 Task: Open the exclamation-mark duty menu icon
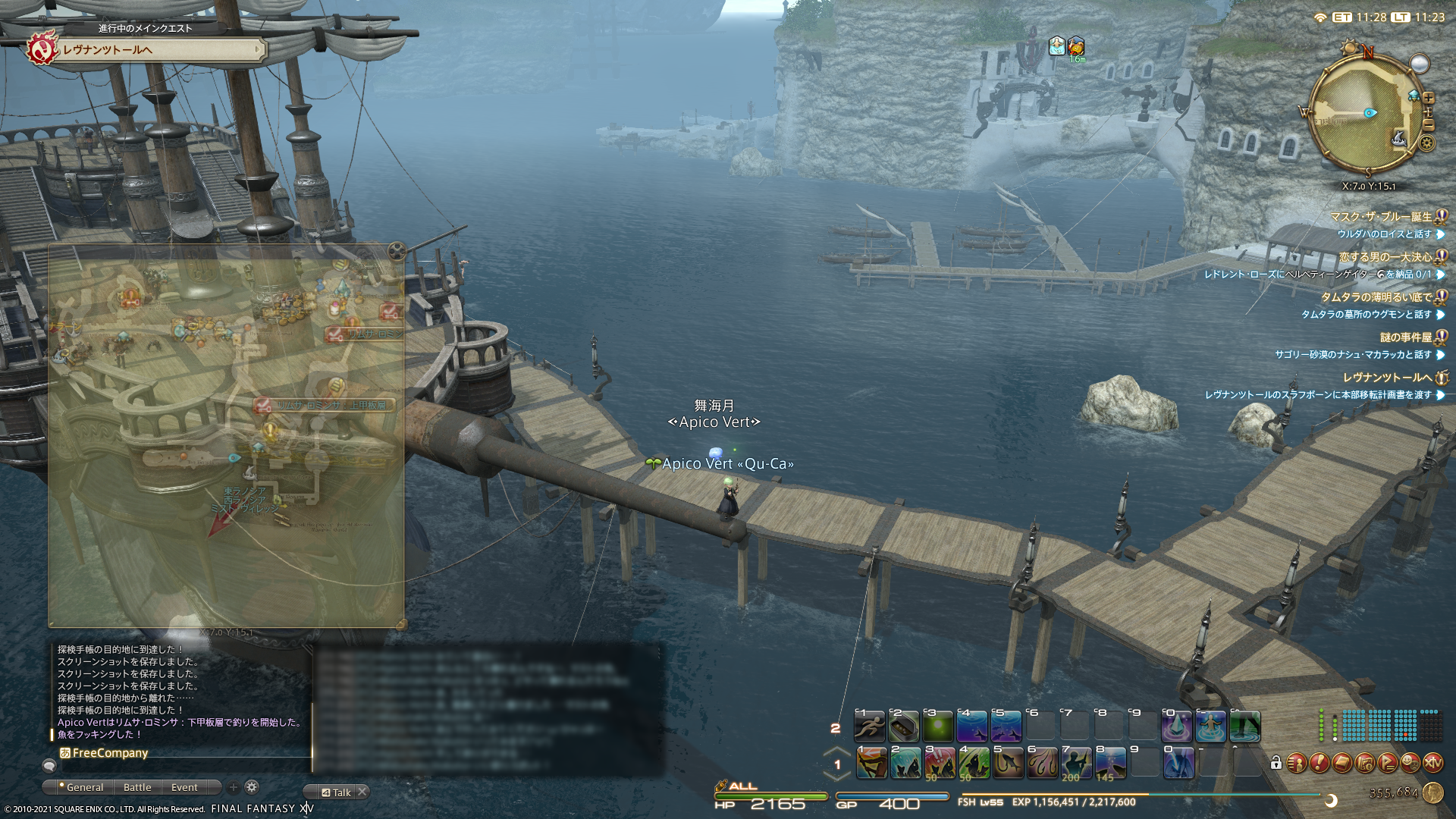1319,763
